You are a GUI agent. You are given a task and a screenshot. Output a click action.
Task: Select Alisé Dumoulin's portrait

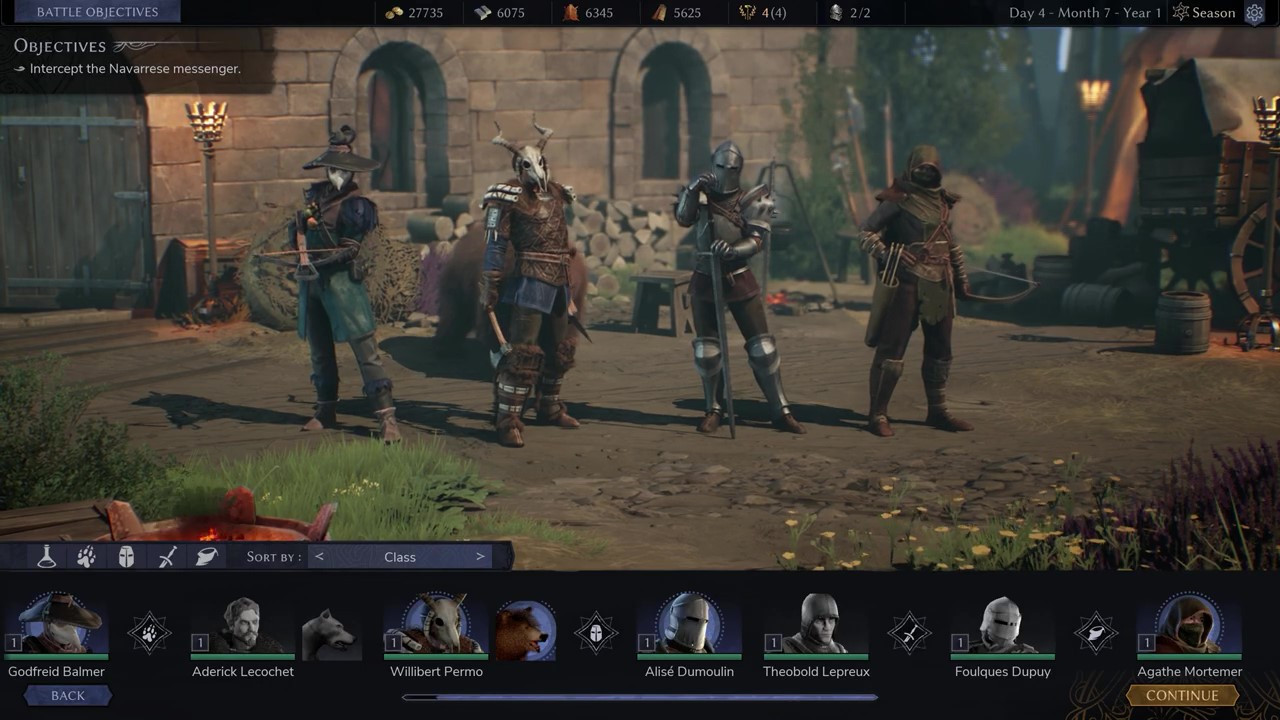[x=689, y=626]
